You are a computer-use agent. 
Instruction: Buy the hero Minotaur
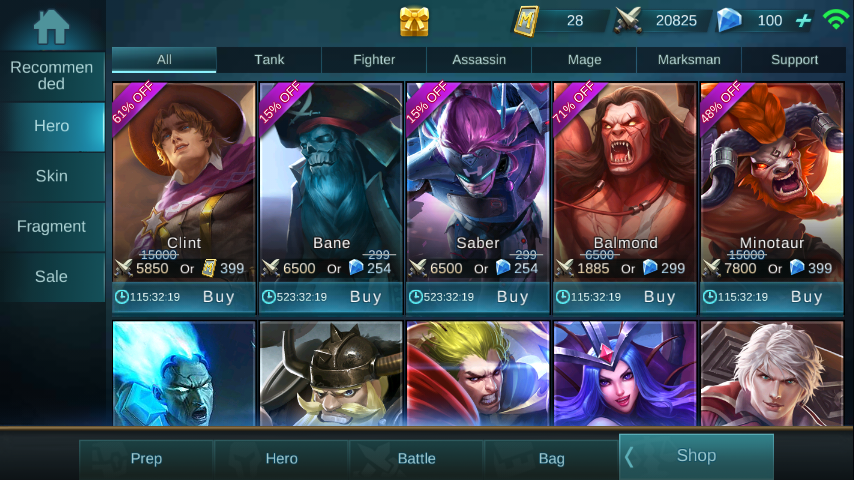pyautogui.click(x=807, y=297)
